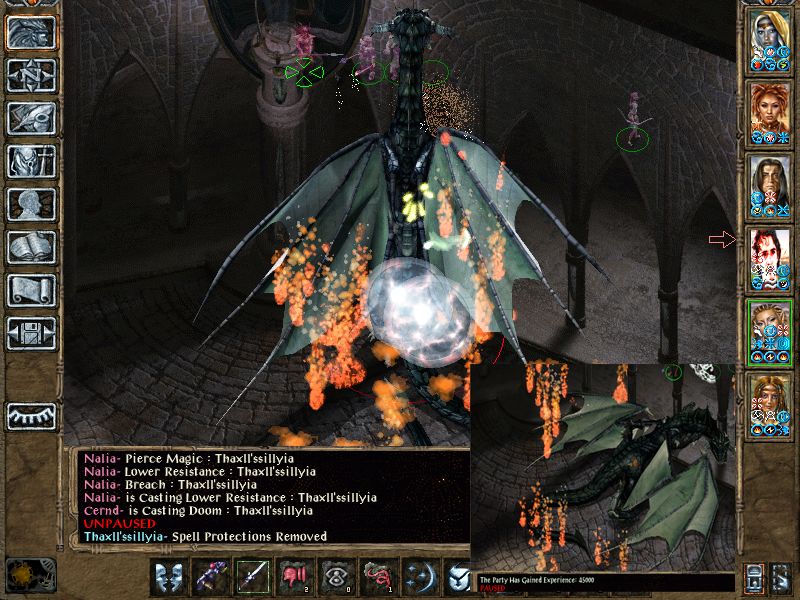This screenshot has width=800, height=600.
Task: Return to the game area view
Action: point(30,33)
